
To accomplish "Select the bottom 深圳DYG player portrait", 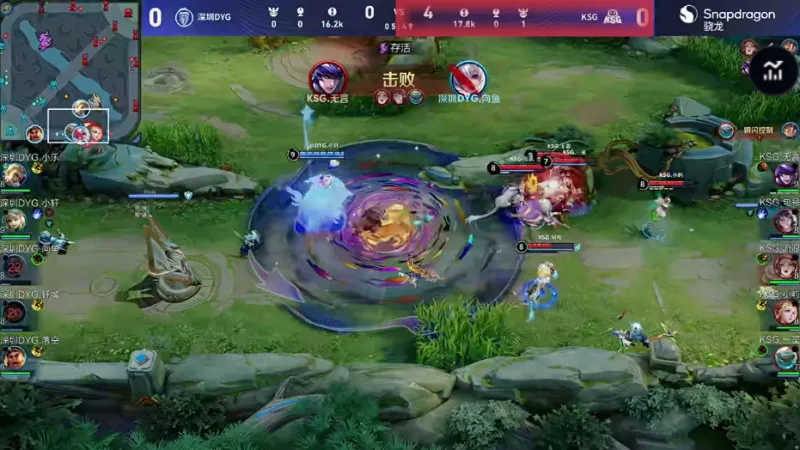I will click(14, 357).
